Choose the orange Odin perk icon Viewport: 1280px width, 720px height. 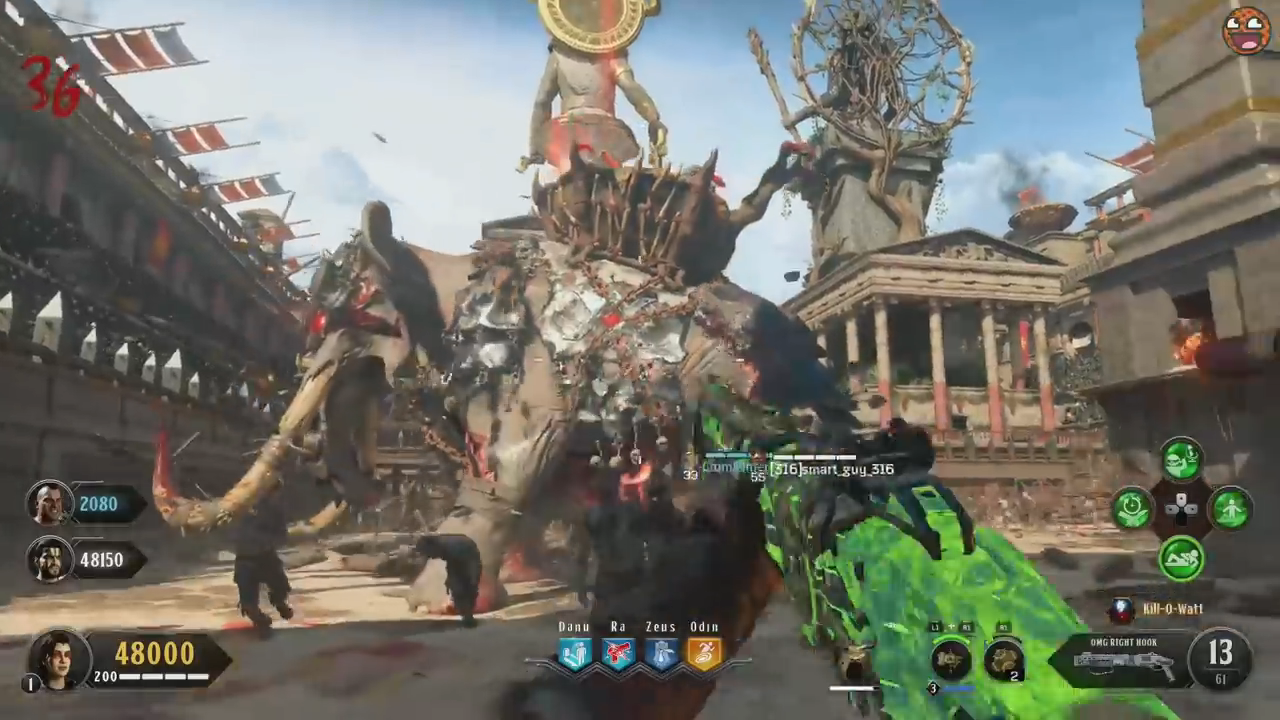coord(704,655)
